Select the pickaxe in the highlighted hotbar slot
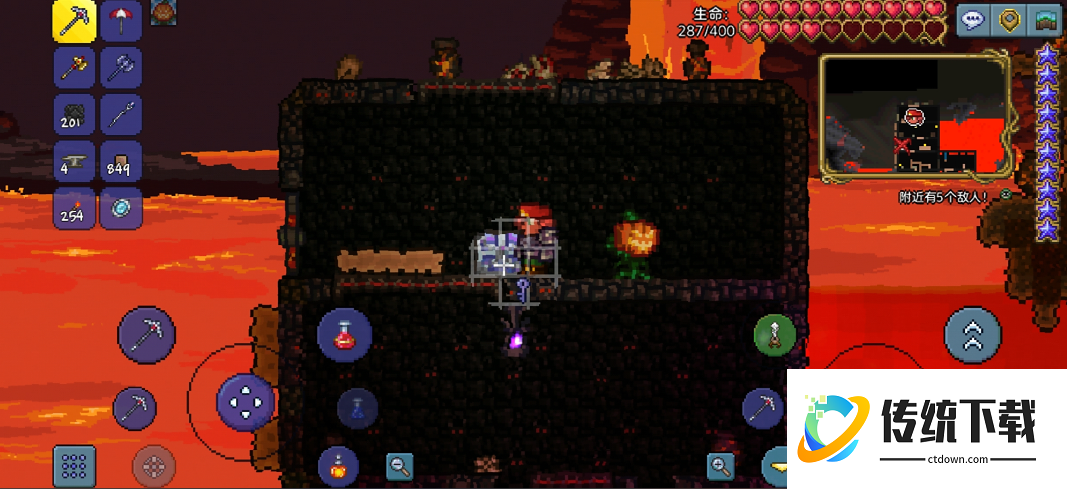1067x489 pixels. [75, 21]
